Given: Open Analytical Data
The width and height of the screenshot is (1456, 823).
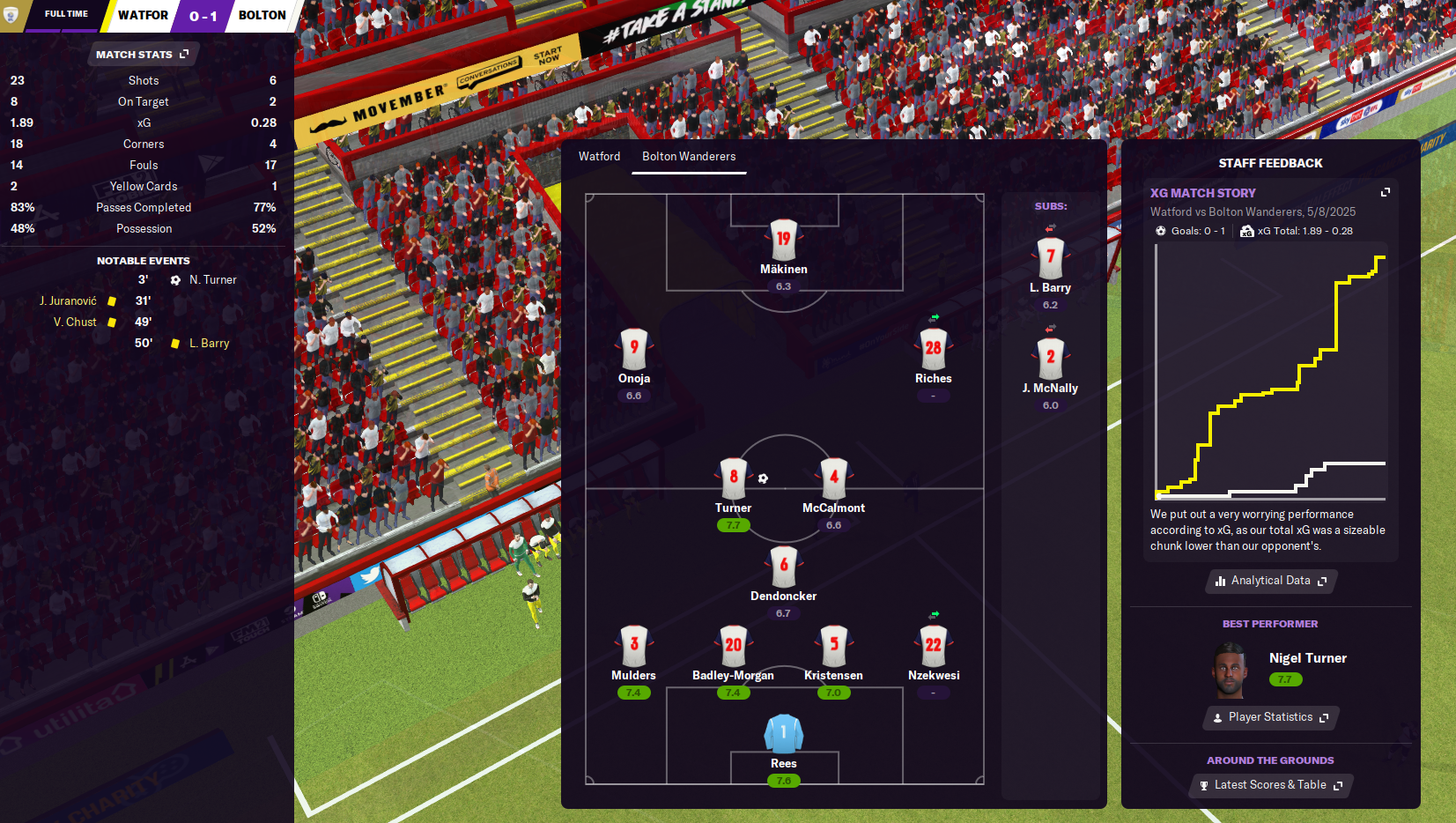Looking at the screenshot, I should click(x=1270, y=581).
